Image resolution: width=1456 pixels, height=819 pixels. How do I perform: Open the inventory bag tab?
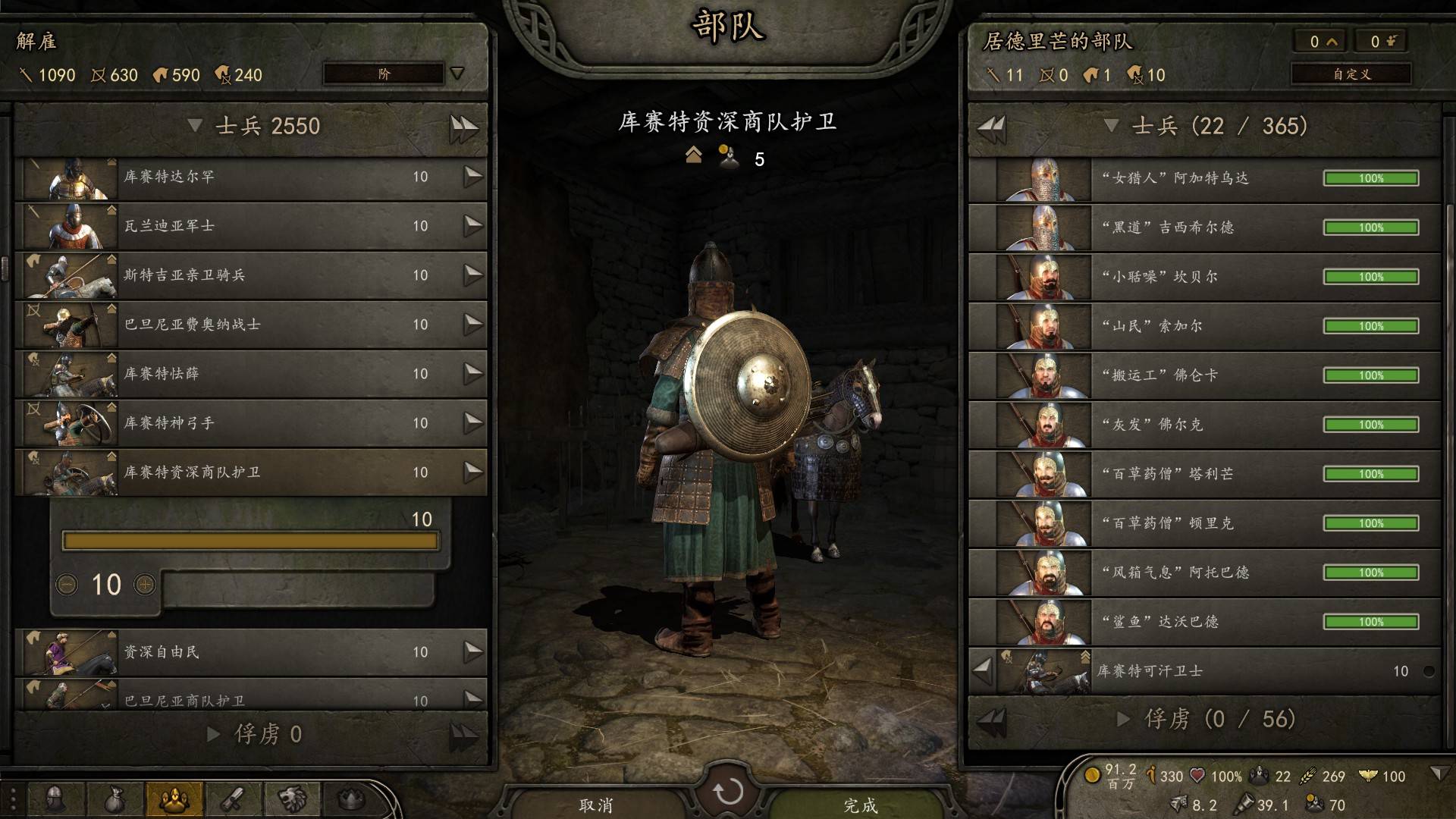point(115,799)
